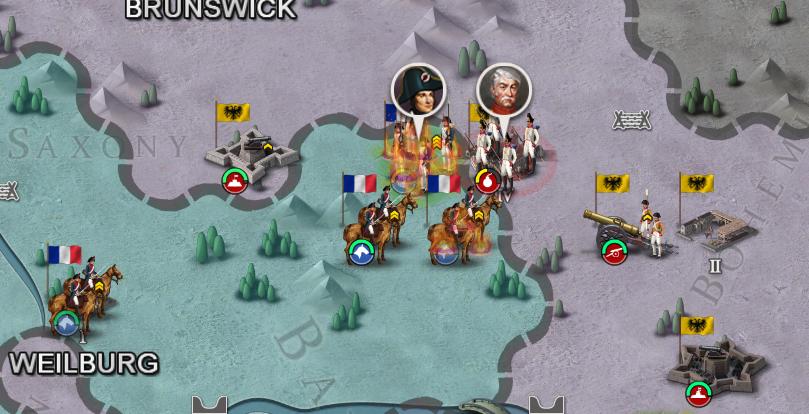The height and width of the screenshot is (414, 809).
Task: Select the white-haired Austrian general portrait
Action: pyautogui.click(x=503, y=91)
